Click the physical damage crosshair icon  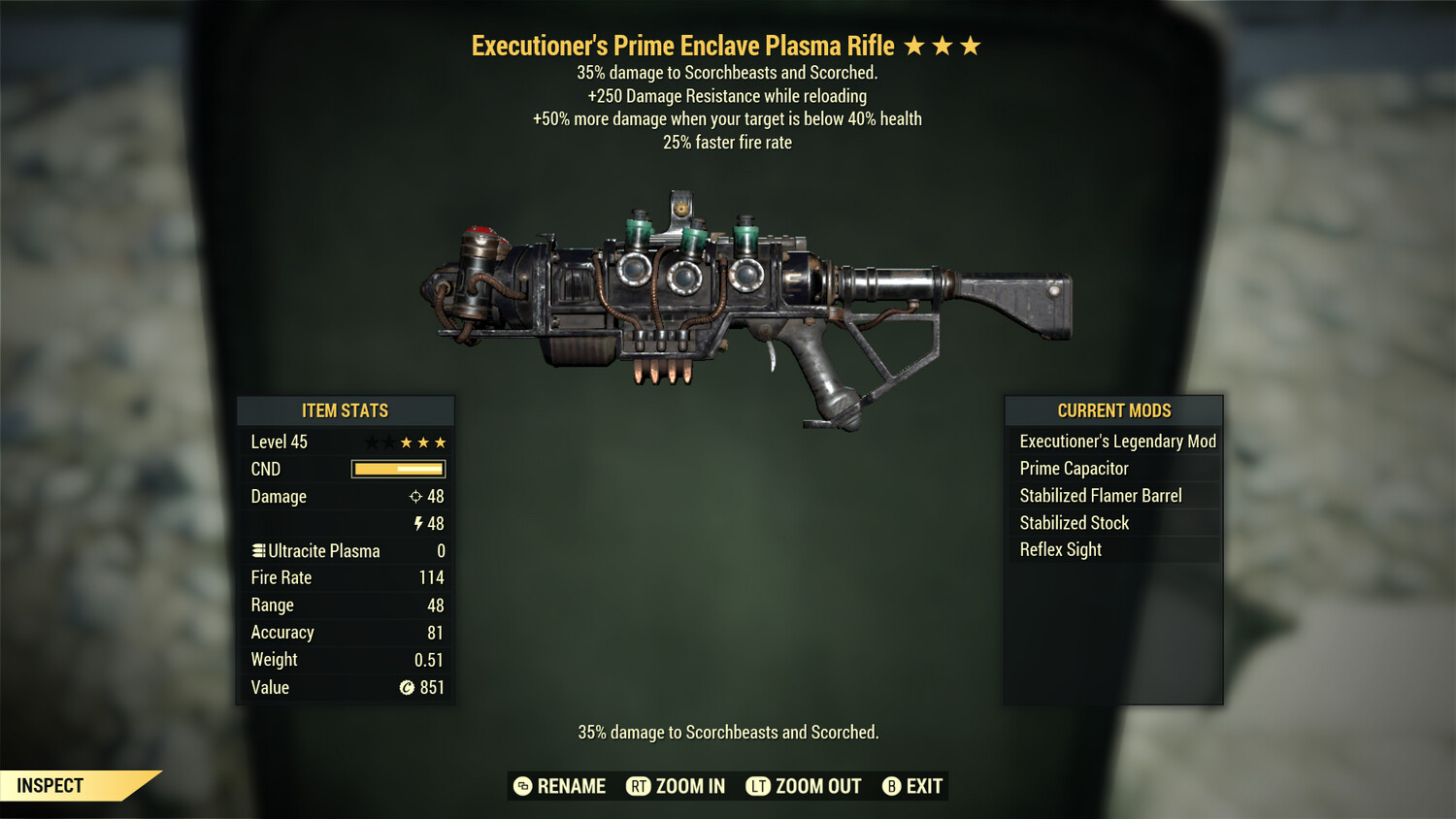coord(415,496)
